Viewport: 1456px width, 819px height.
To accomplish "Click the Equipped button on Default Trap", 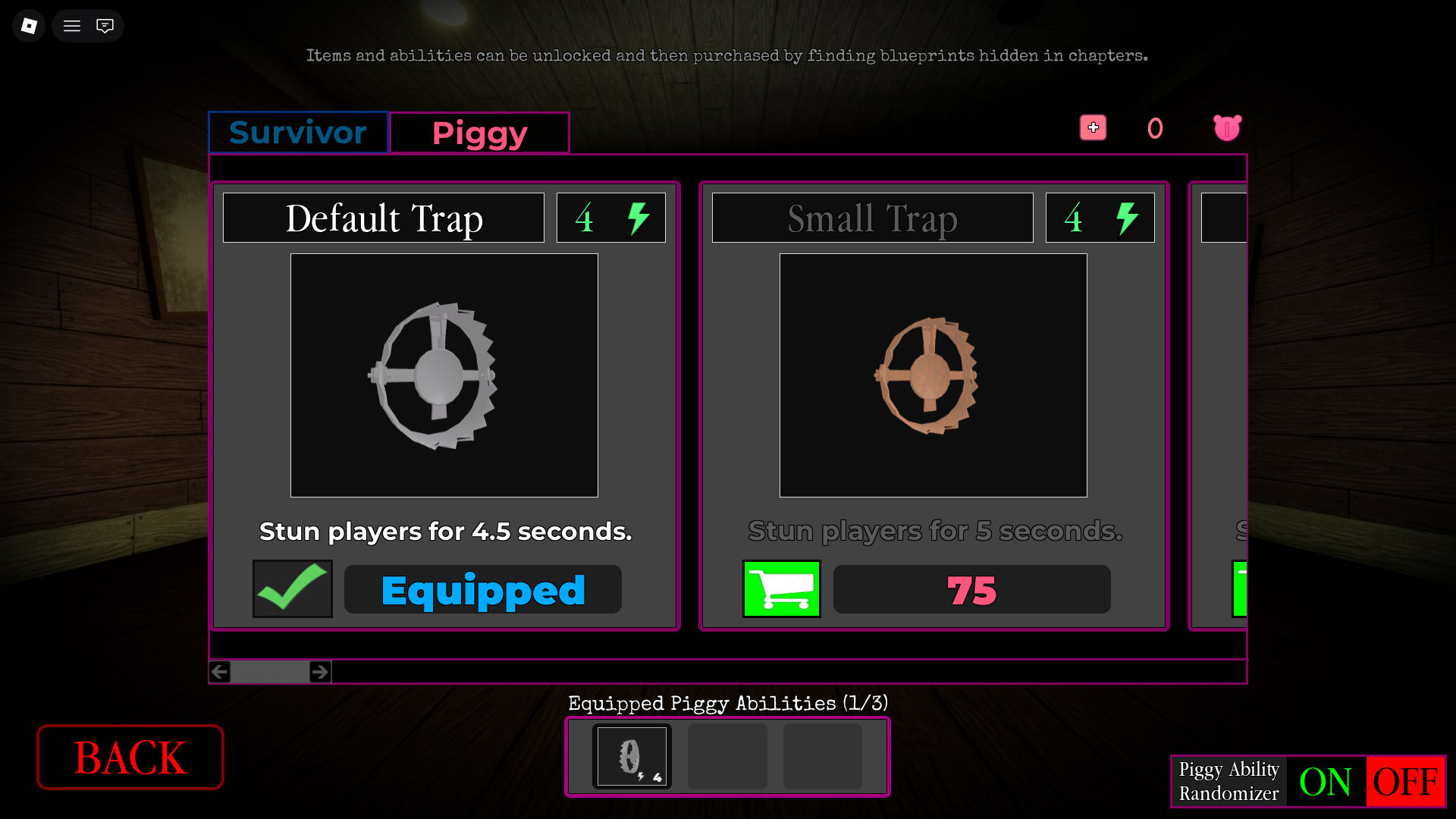I will click(x=482, y=589).
